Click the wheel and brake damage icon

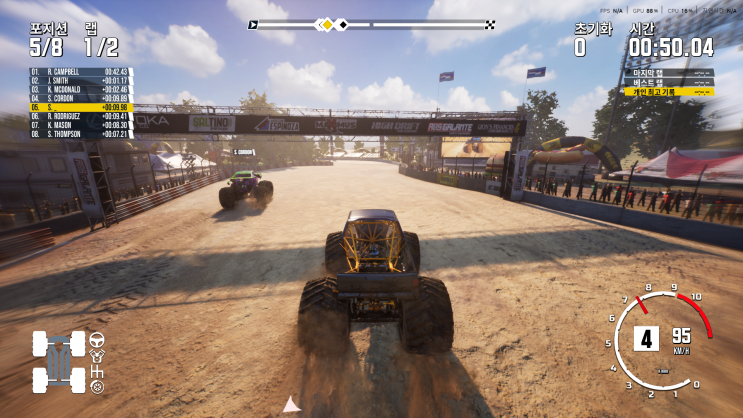coord(98,386)
